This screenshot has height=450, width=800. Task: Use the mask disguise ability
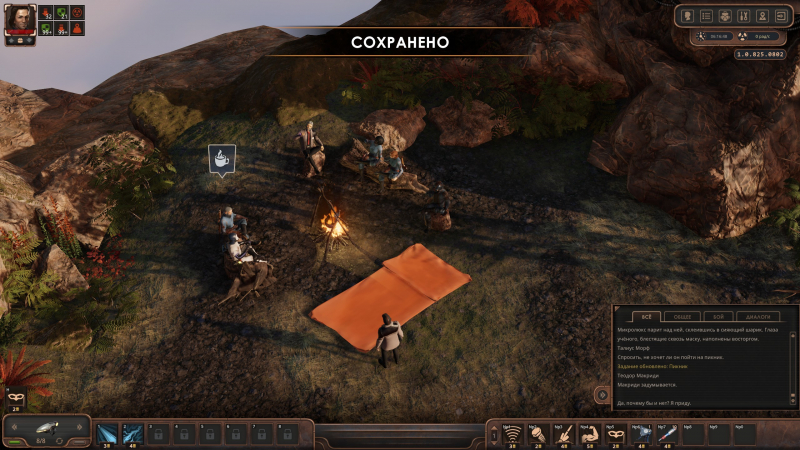click(617, 434)
